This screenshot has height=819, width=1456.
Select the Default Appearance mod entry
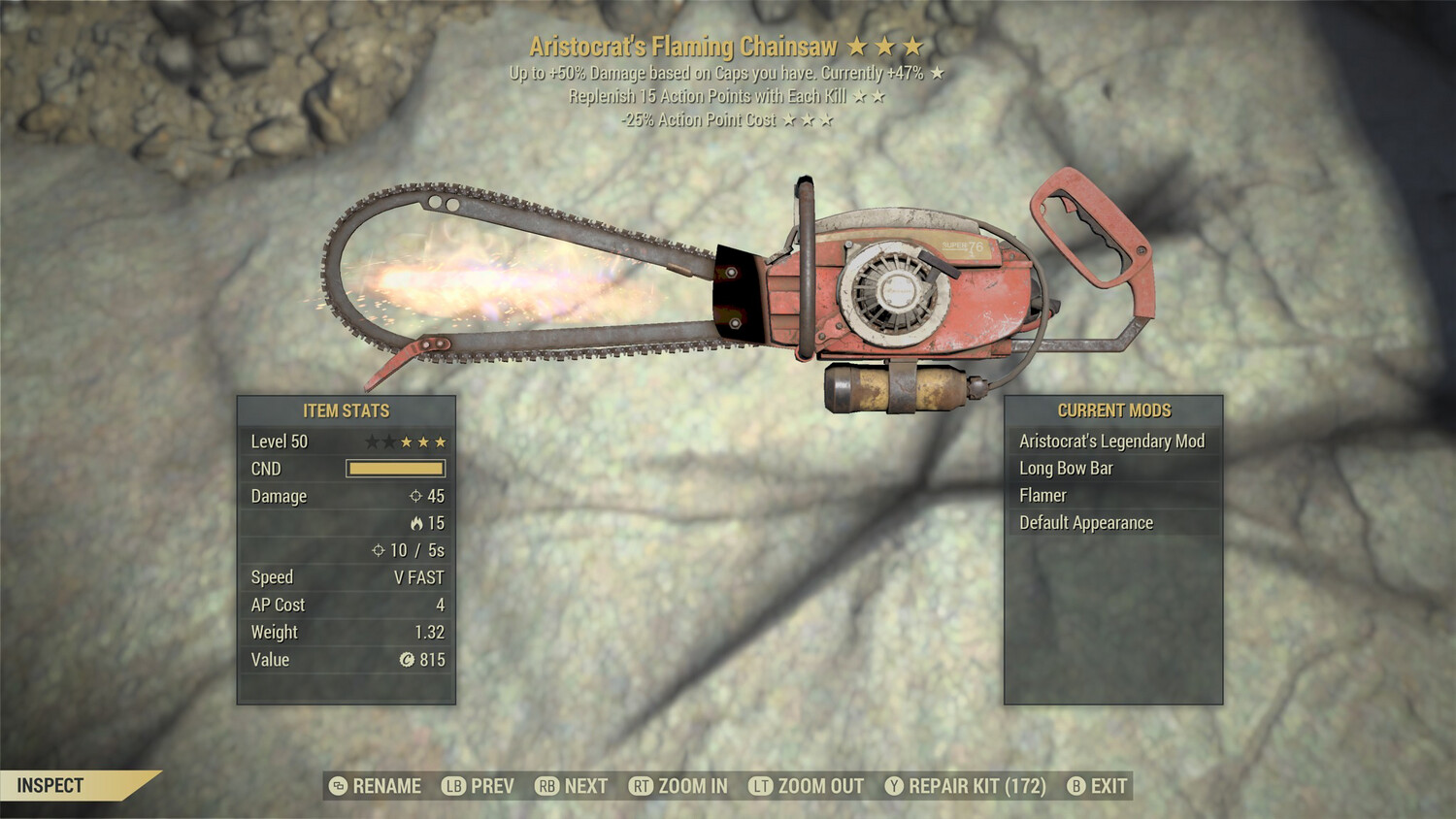[1085, 523]
